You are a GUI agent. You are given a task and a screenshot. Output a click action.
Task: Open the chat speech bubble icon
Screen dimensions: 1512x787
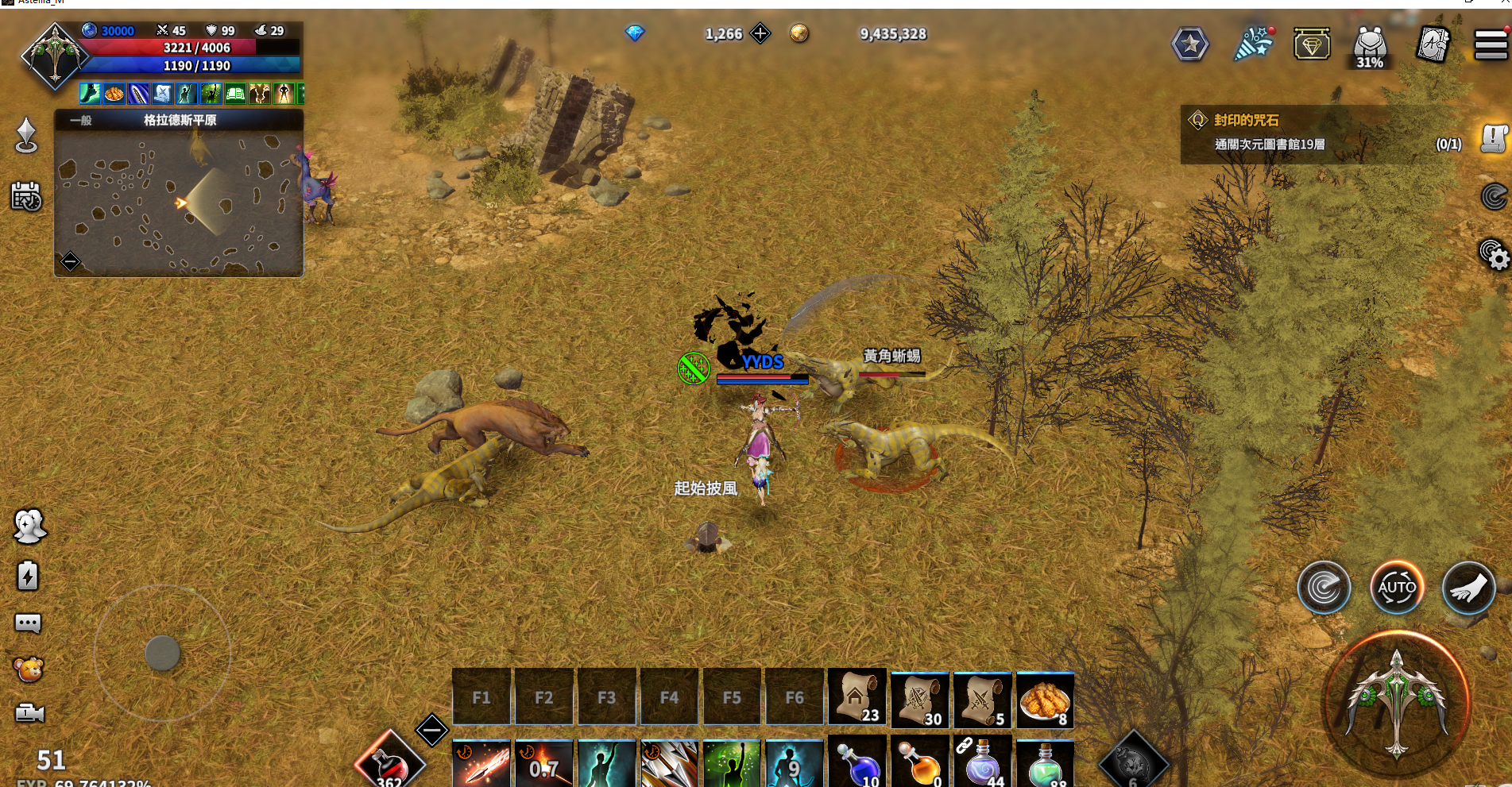pyautogui.click(x=28, y=623)
